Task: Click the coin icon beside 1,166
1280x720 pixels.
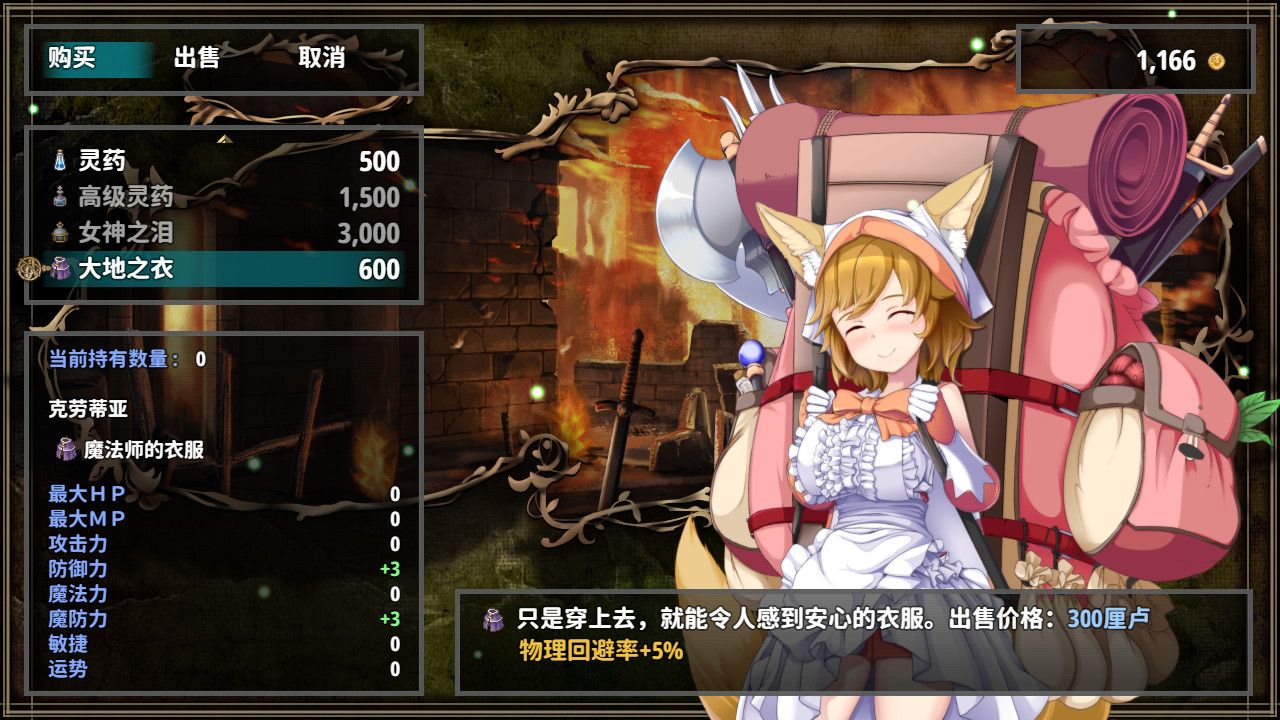Action: (x=1215, y=60)
